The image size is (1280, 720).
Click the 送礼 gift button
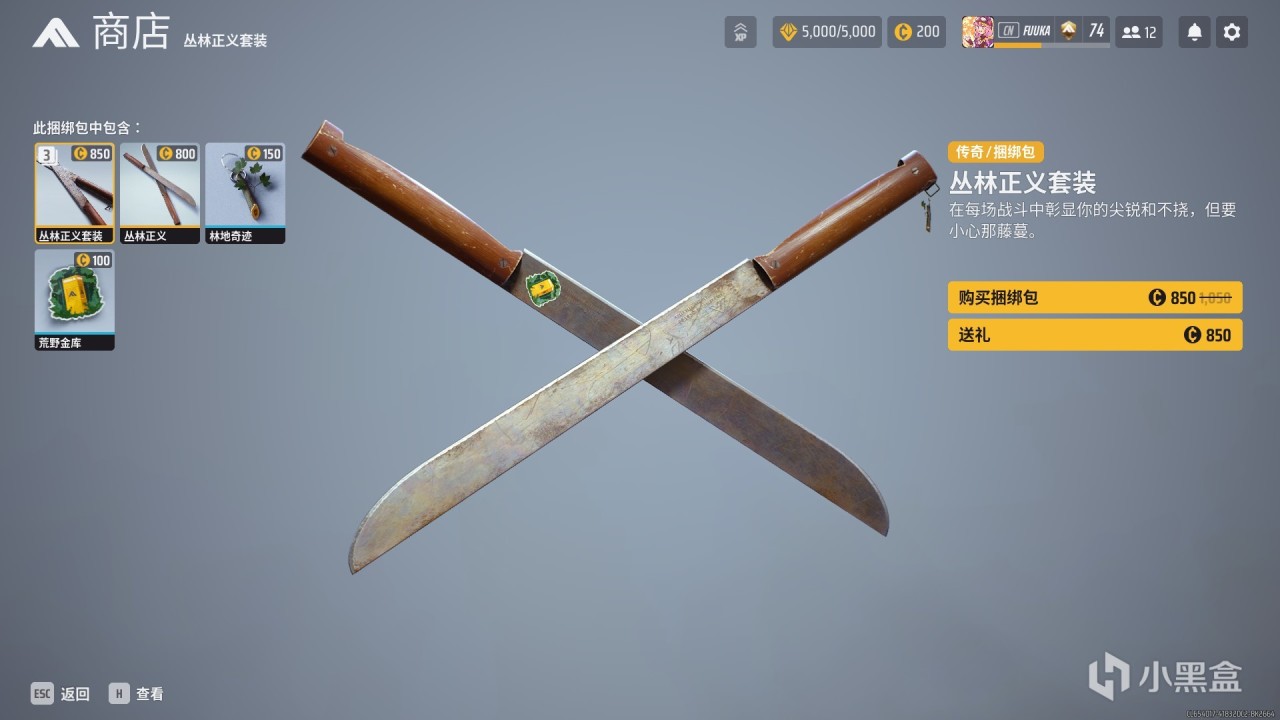pyautogui.click(x=1094, y=335)
